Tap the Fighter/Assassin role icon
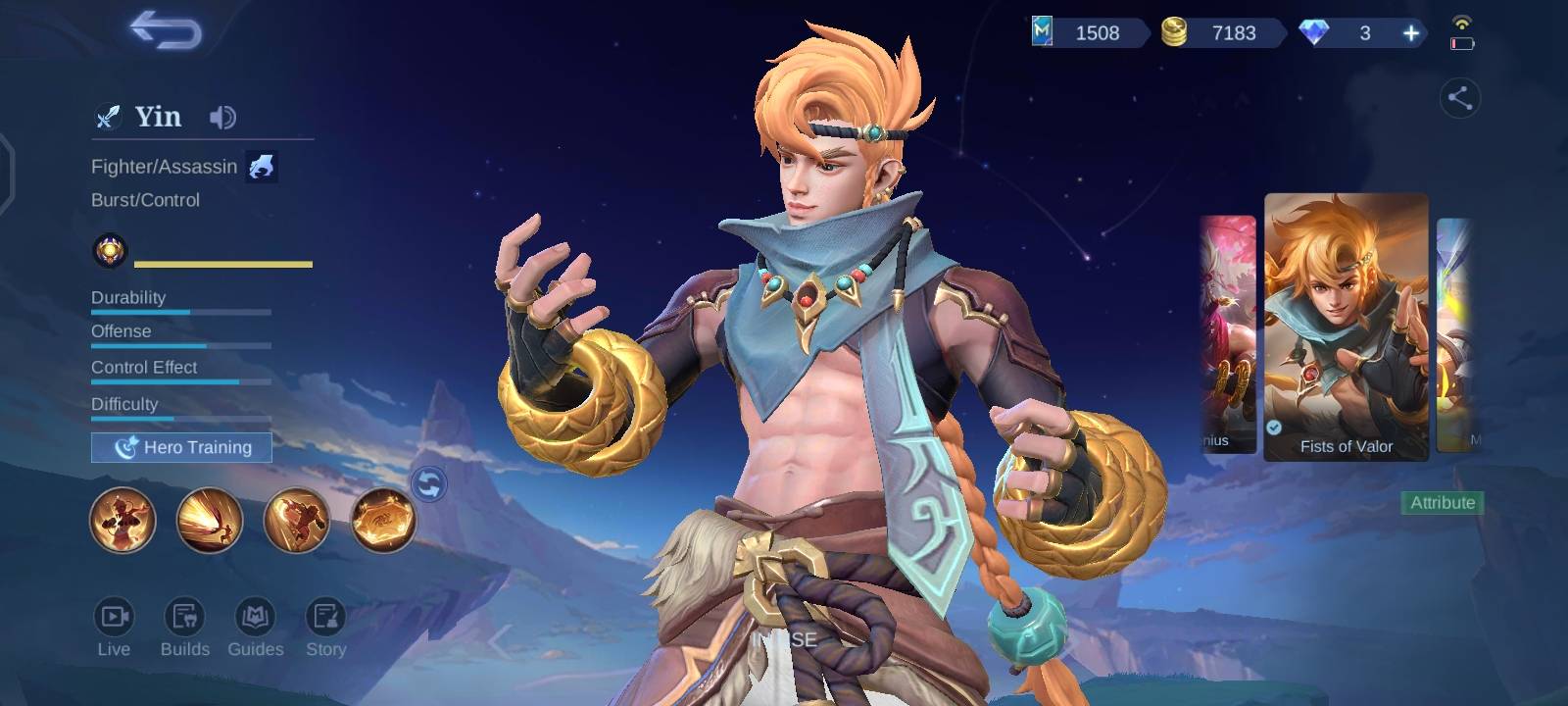The height and width of the screenshot is (706, 1568). [261, 167]
